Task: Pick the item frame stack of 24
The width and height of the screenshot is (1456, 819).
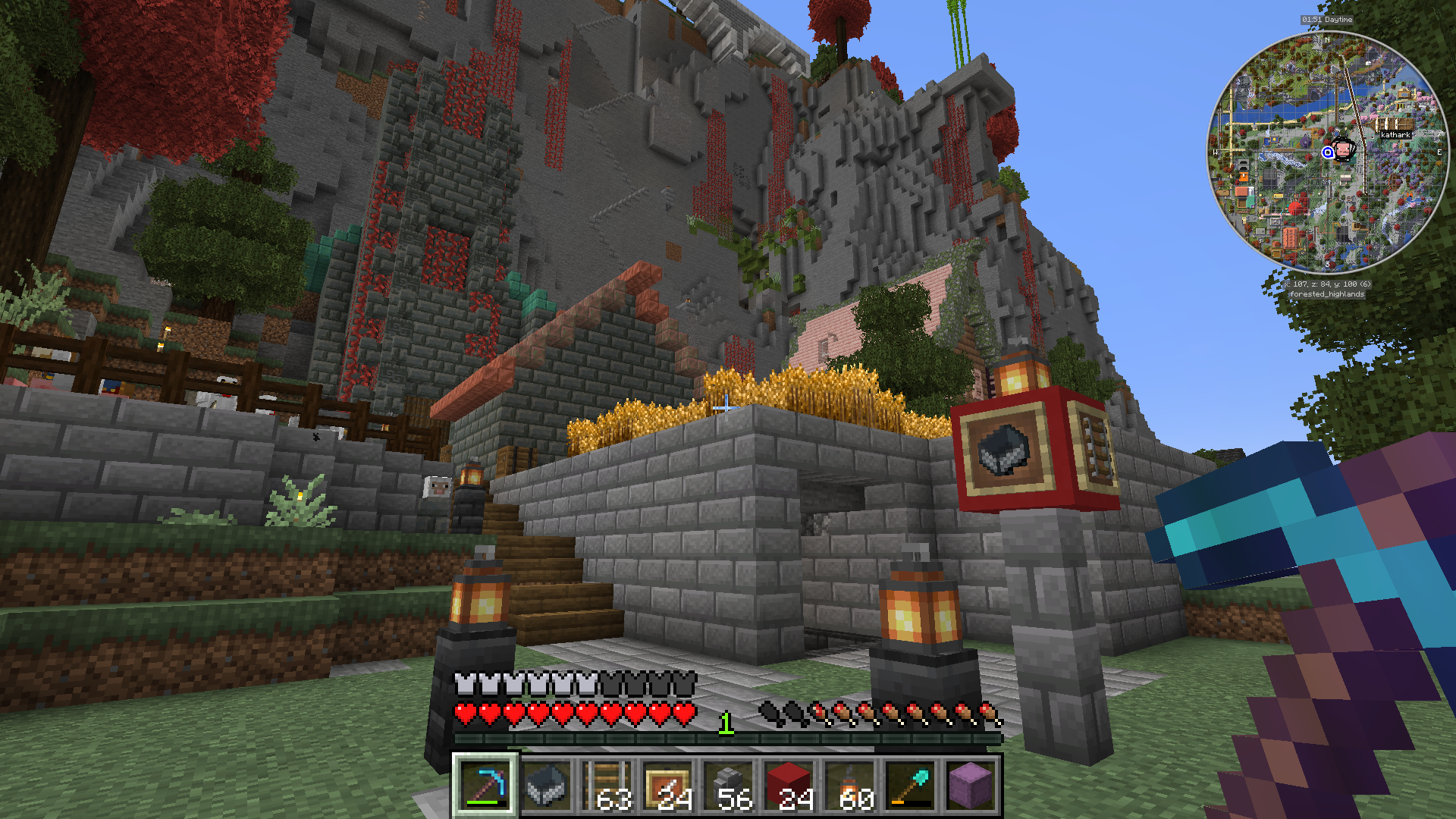Action: click(667, 786)
